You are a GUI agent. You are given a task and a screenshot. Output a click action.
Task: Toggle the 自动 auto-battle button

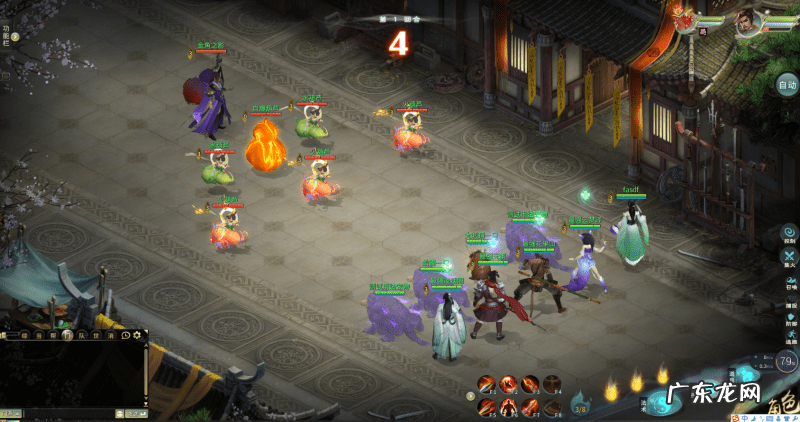[x=787, y=85]
